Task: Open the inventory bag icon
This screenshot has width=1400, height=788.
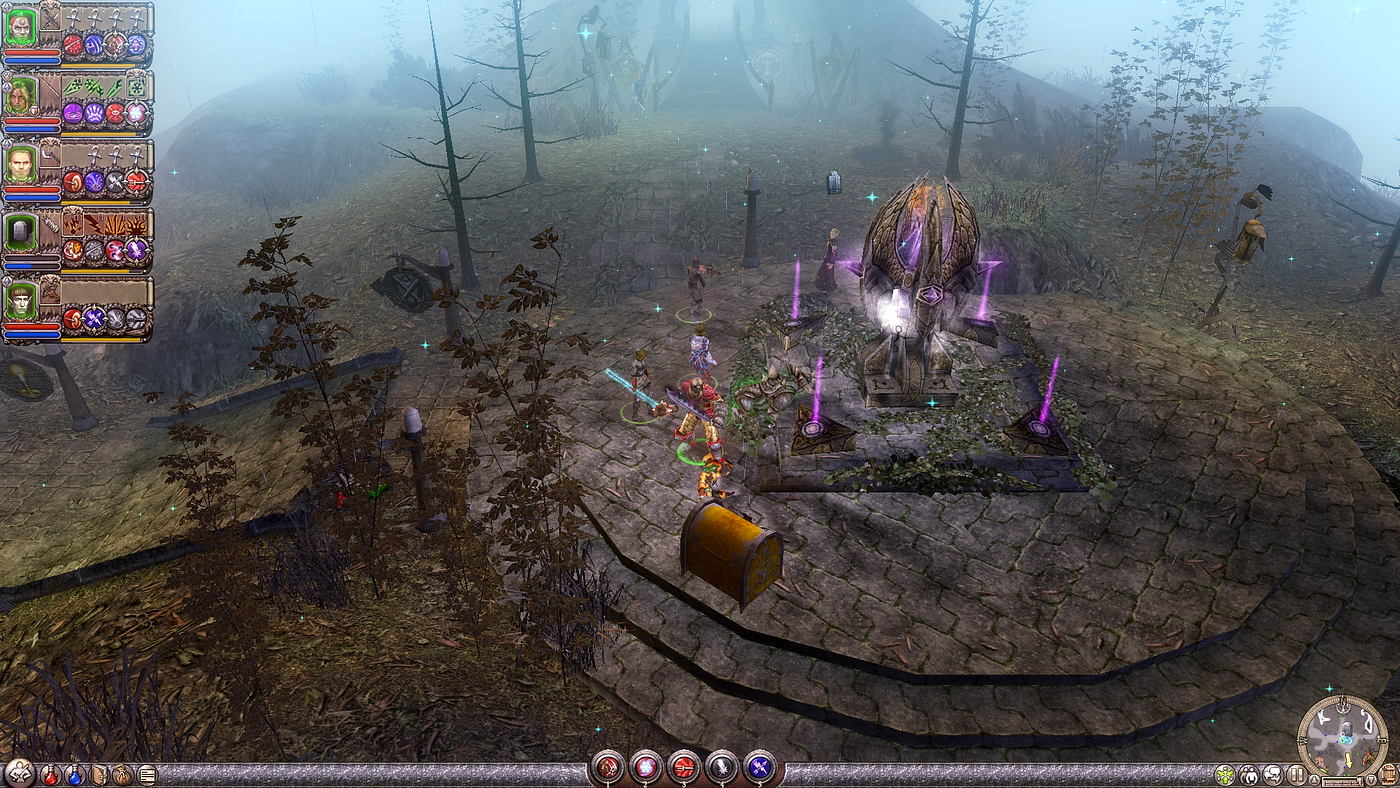Action: 123,774
